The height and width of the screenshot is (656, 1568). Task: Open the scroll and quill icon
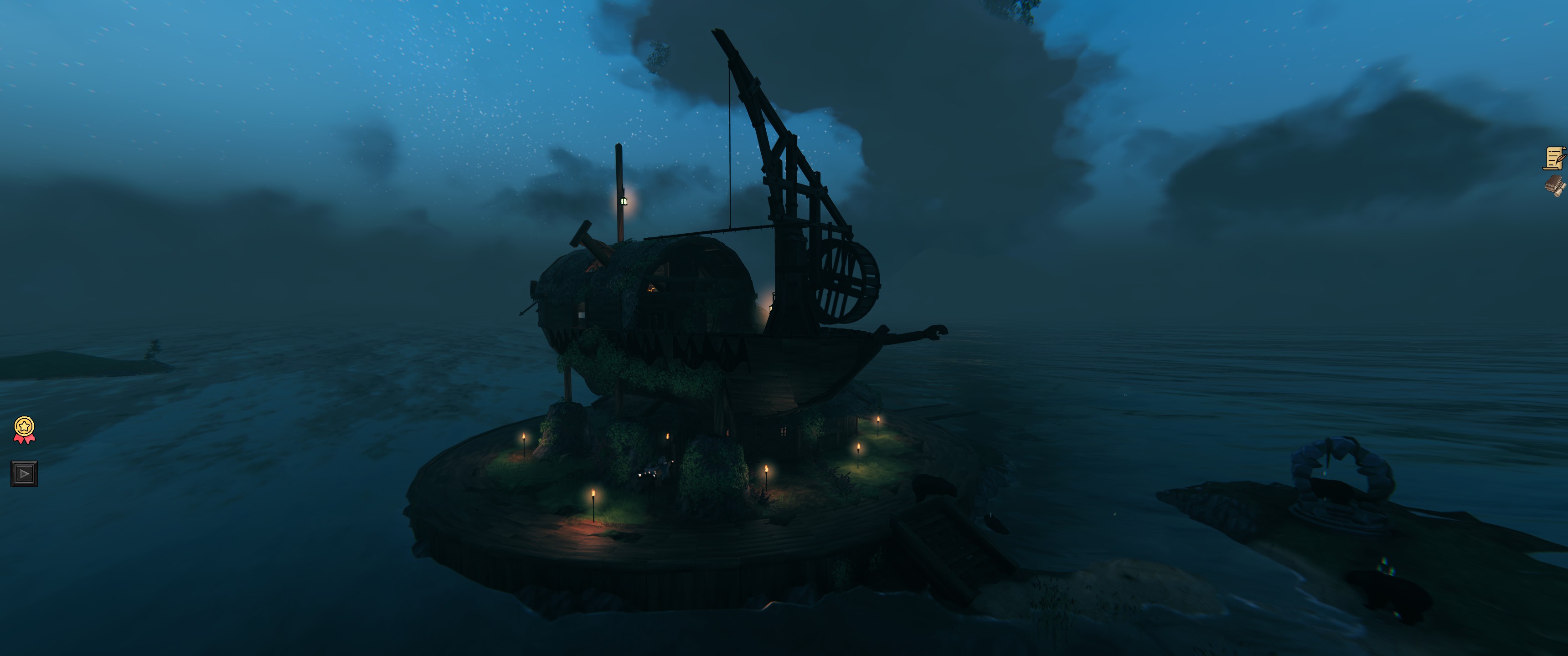point(1554,158)
